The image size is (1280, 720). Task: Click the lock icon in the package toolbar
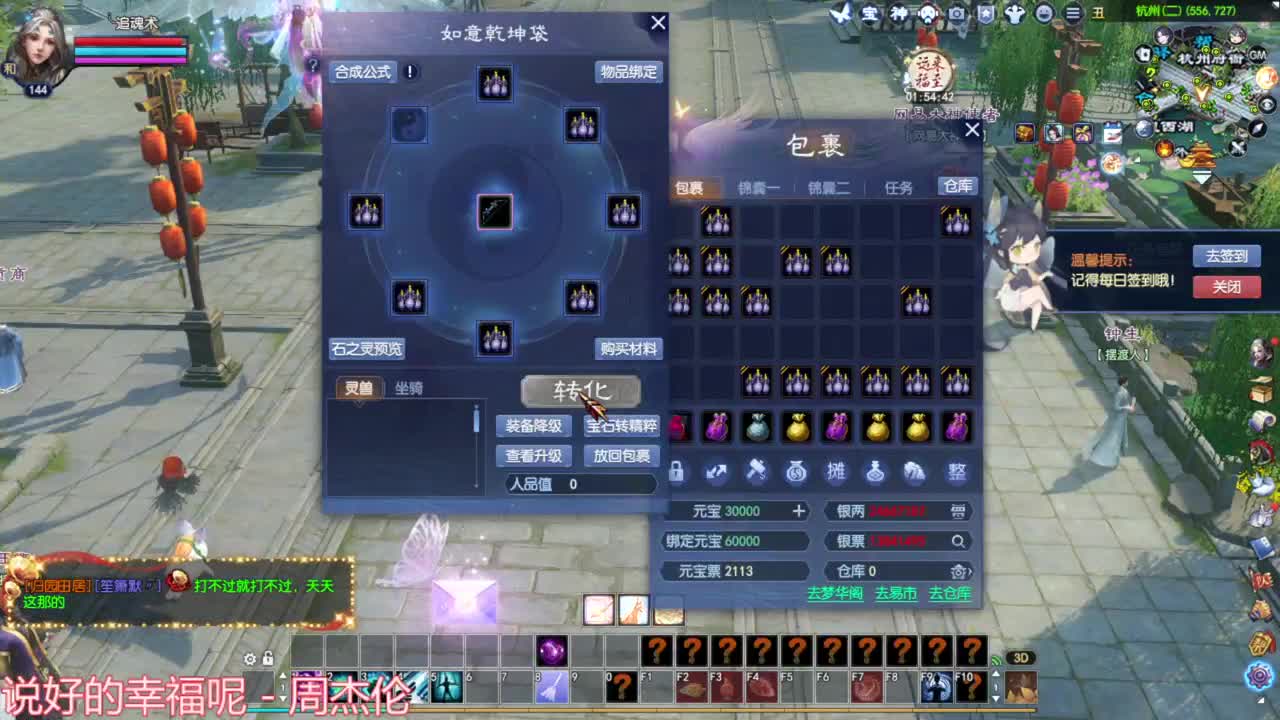point(677,472)
